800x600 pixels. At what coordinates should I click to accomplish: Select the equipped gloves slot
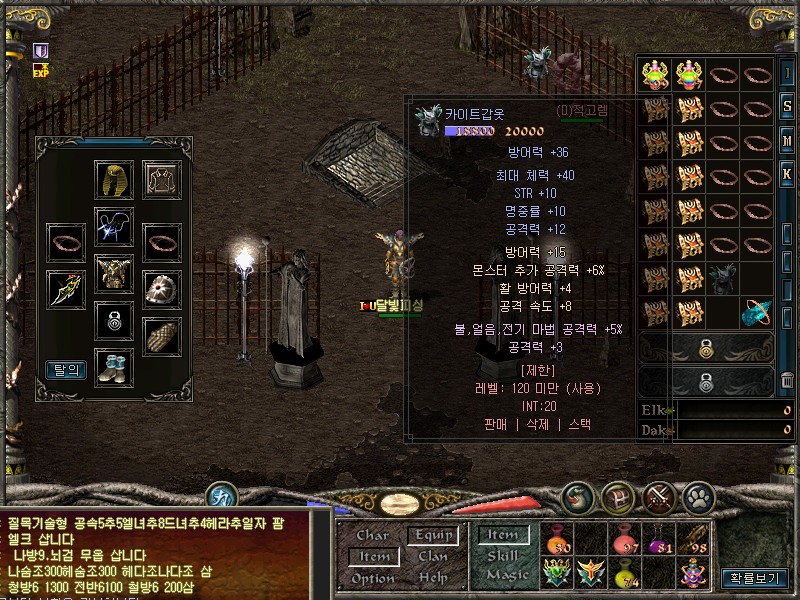pos(160,335)
